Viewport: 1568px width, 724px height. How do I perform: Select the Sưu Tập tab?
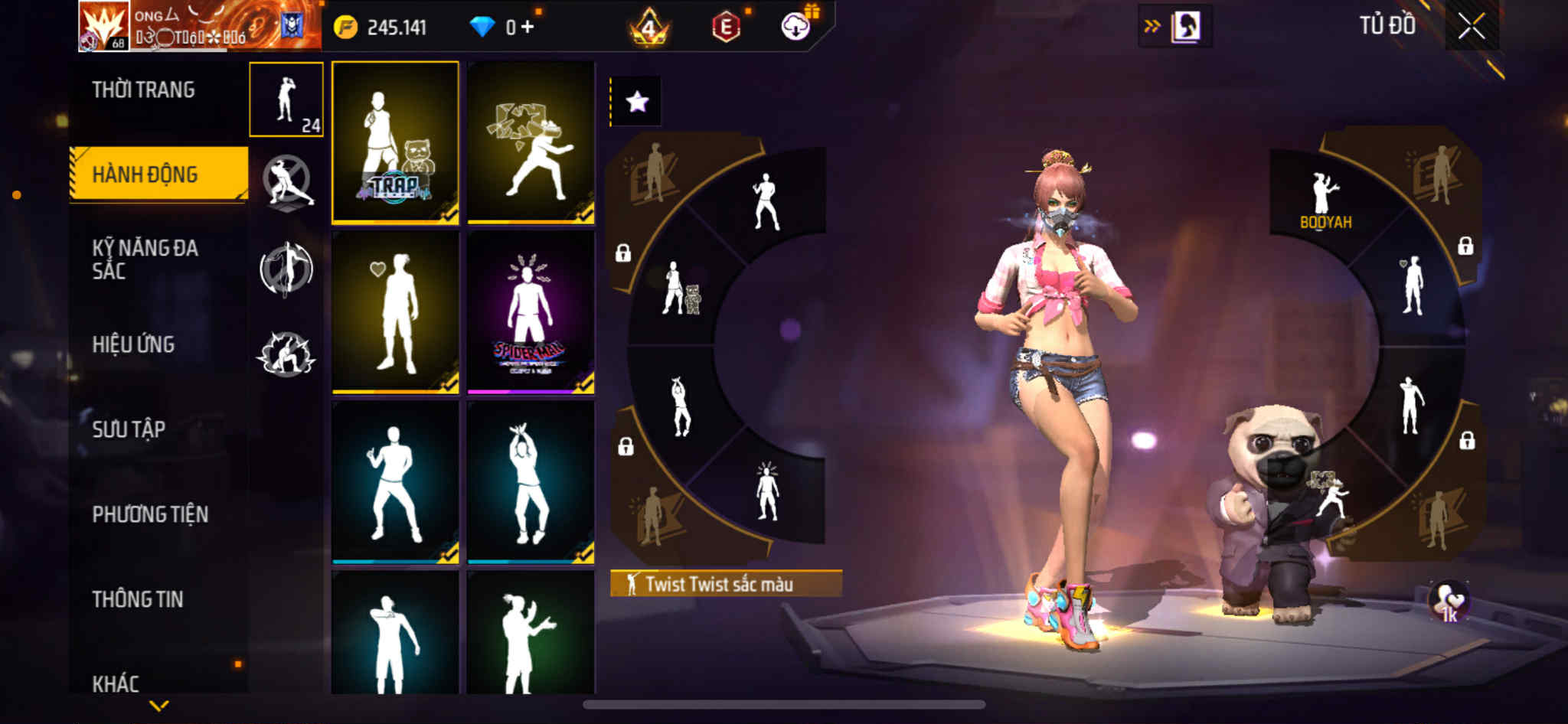pos(129,429)
